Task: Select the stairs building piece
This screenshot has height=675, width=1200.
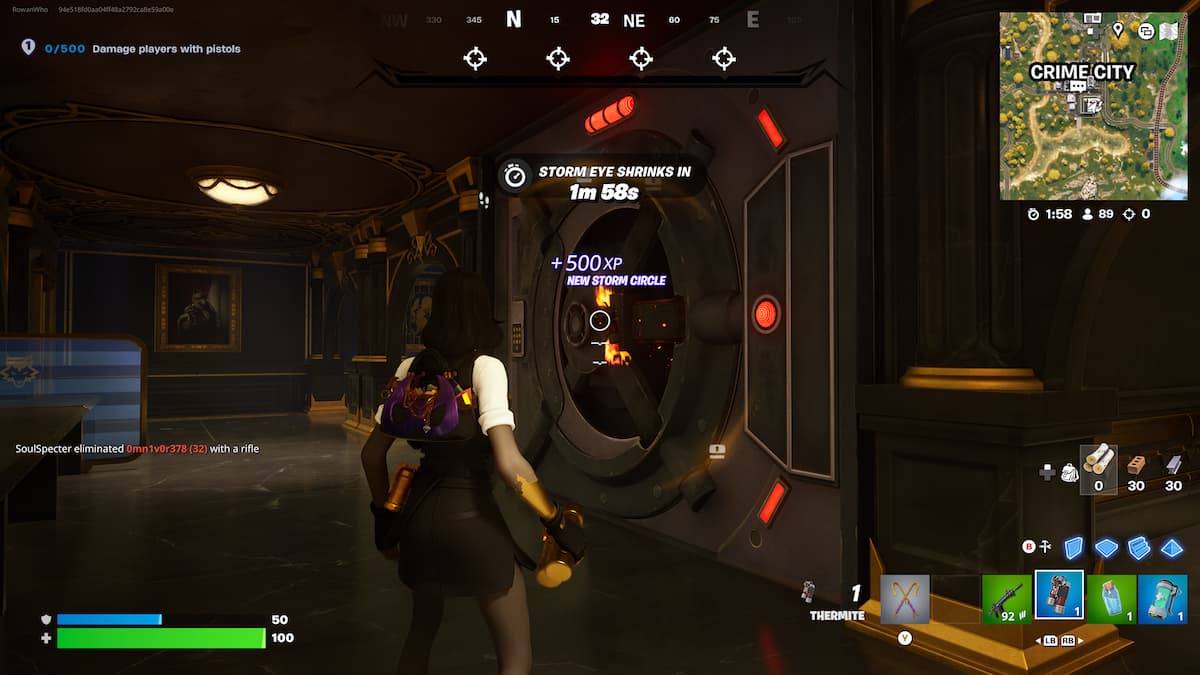Action: [1139, 548]
